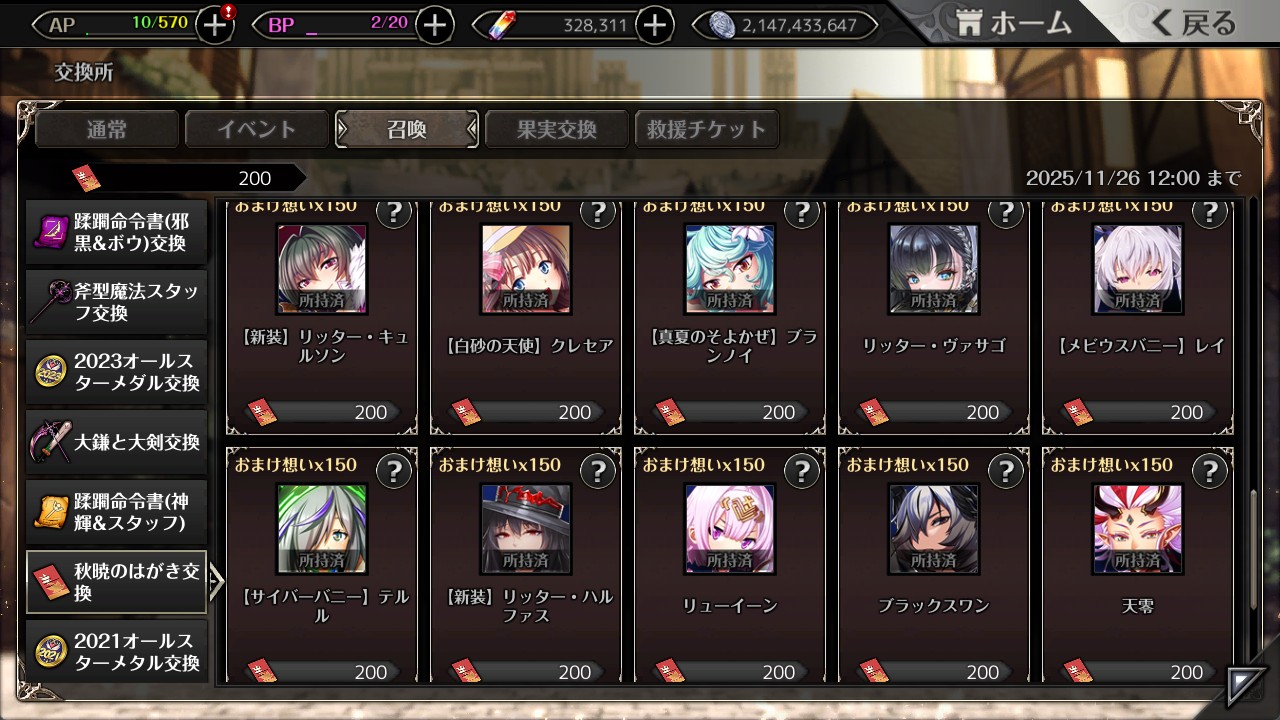Click the 【サイバーバニー】テルル portrait

click(322, 529)
